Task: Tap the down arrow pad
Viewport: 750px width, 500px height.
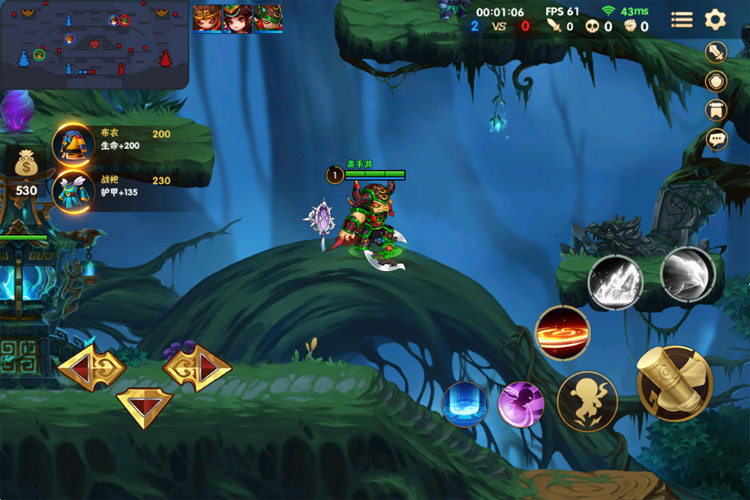Action: [145, 405]
